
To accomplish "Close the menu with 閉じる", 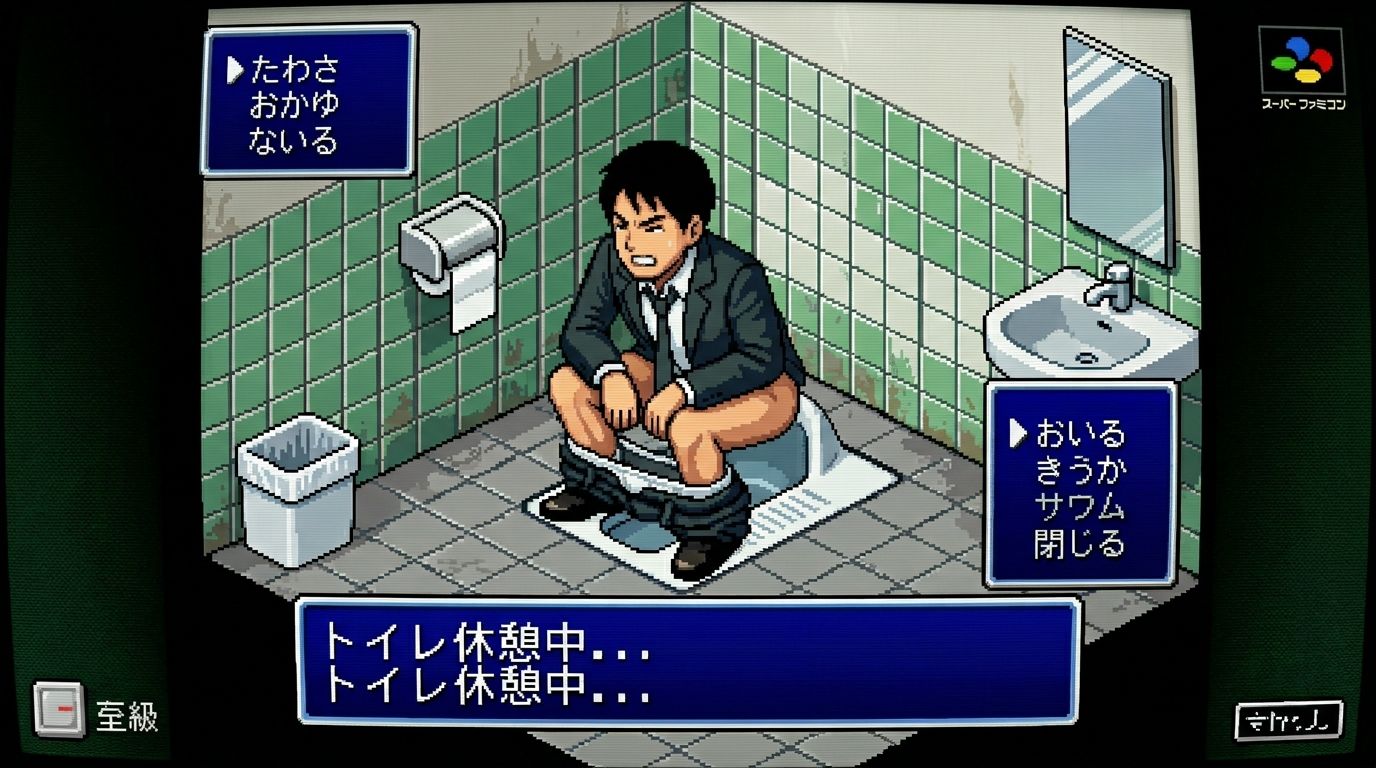I will point(1080,544).
